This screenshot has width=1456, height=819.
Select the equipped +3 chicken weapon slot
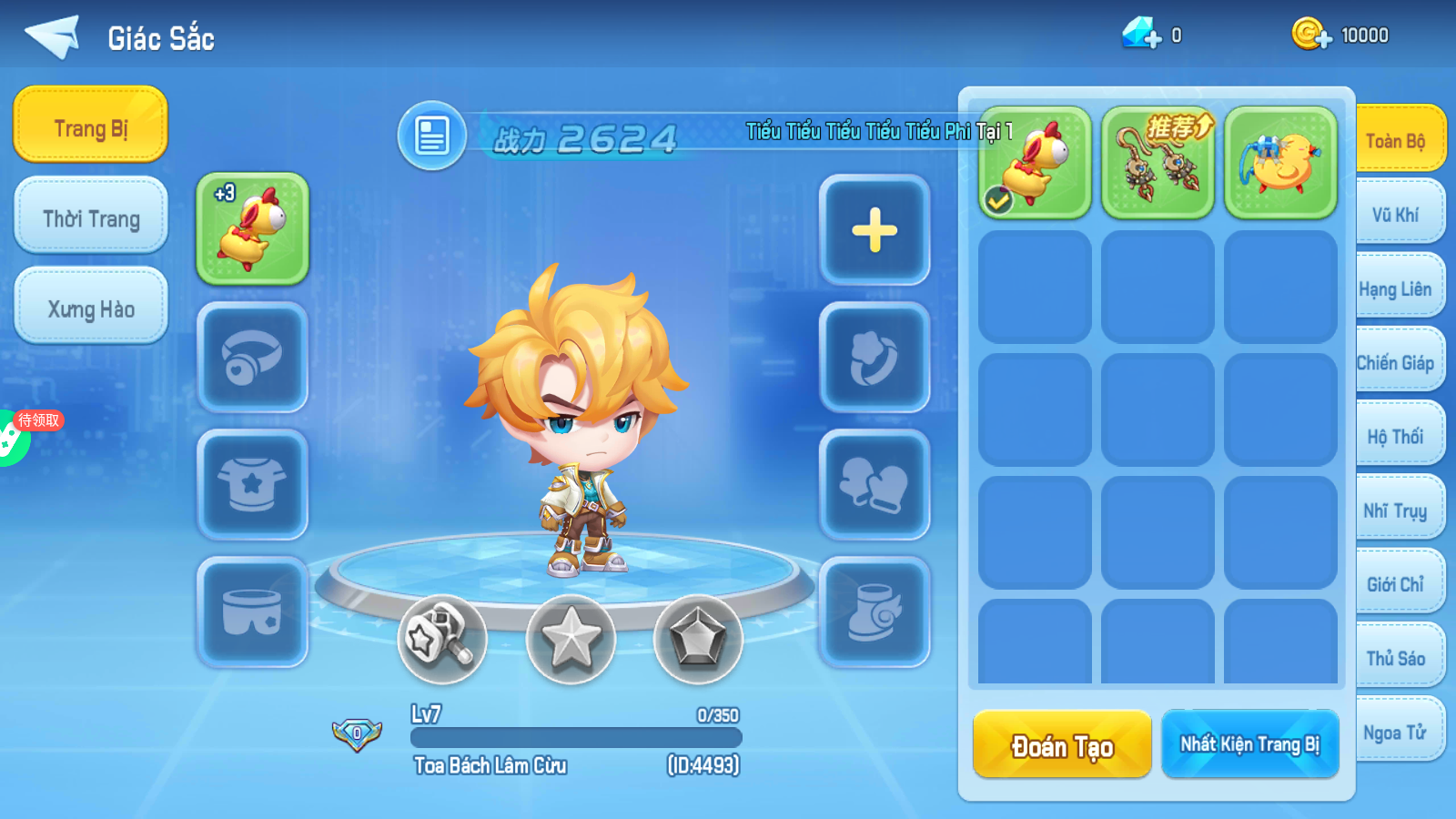click(253, 228)
